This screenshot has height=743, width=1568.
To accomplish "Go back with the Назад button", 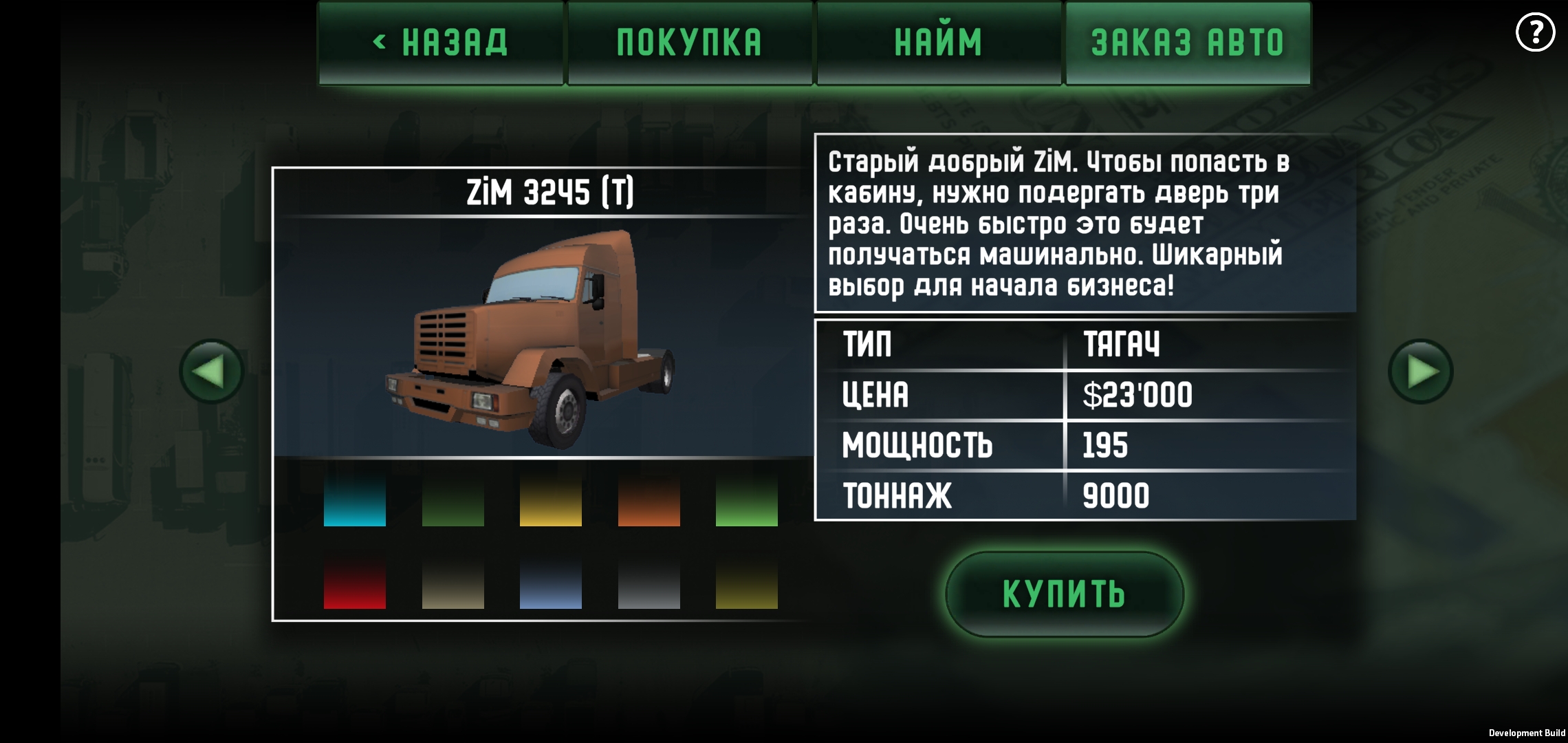I will tap(441, 43).
